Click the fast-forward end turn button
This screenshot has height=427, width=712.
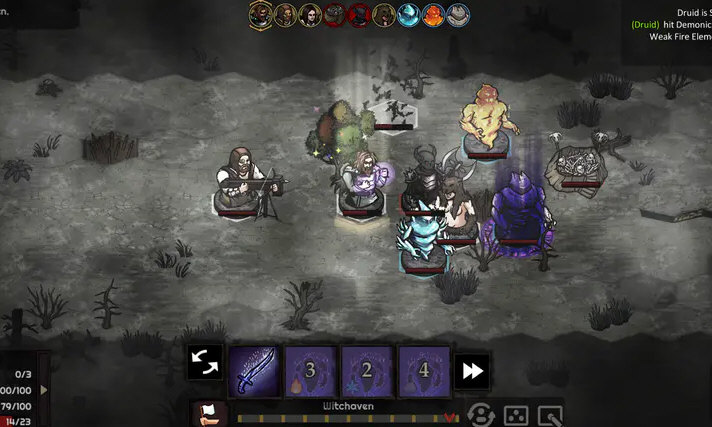tap(472, 371)
